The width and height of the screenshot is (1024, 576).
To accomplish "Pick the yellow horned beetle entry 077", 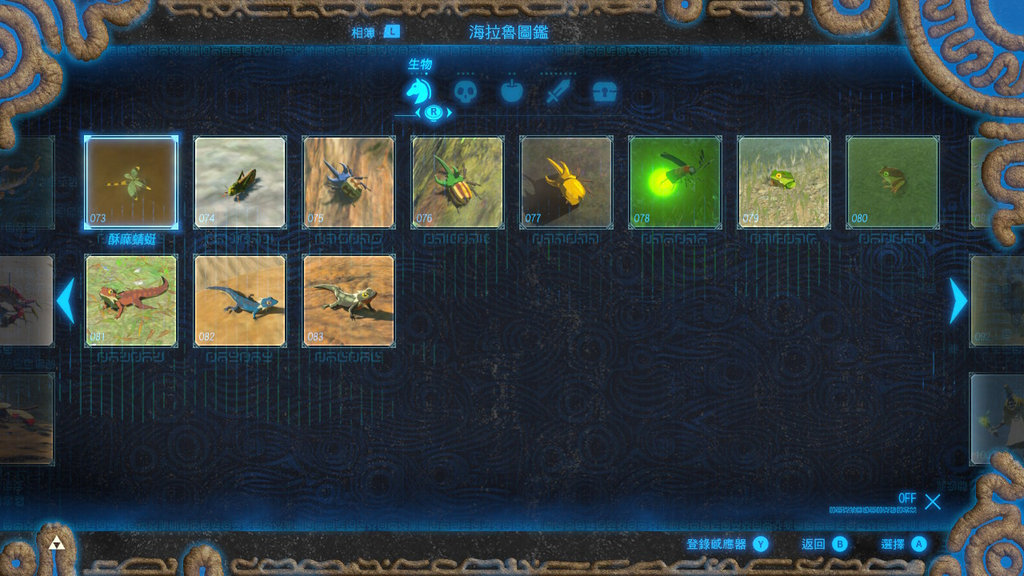I will pos(566,182).
